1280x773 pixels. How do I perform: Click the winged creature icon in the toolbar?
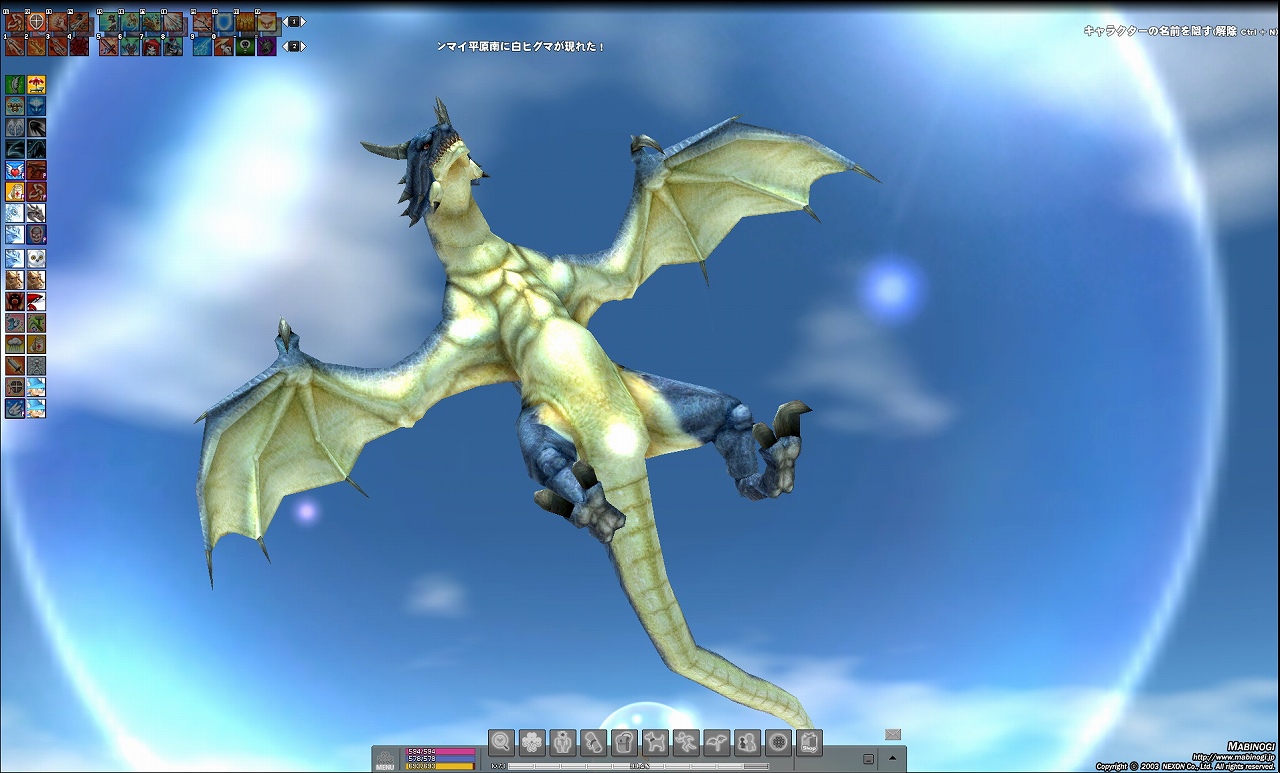(x=717, y=742)
